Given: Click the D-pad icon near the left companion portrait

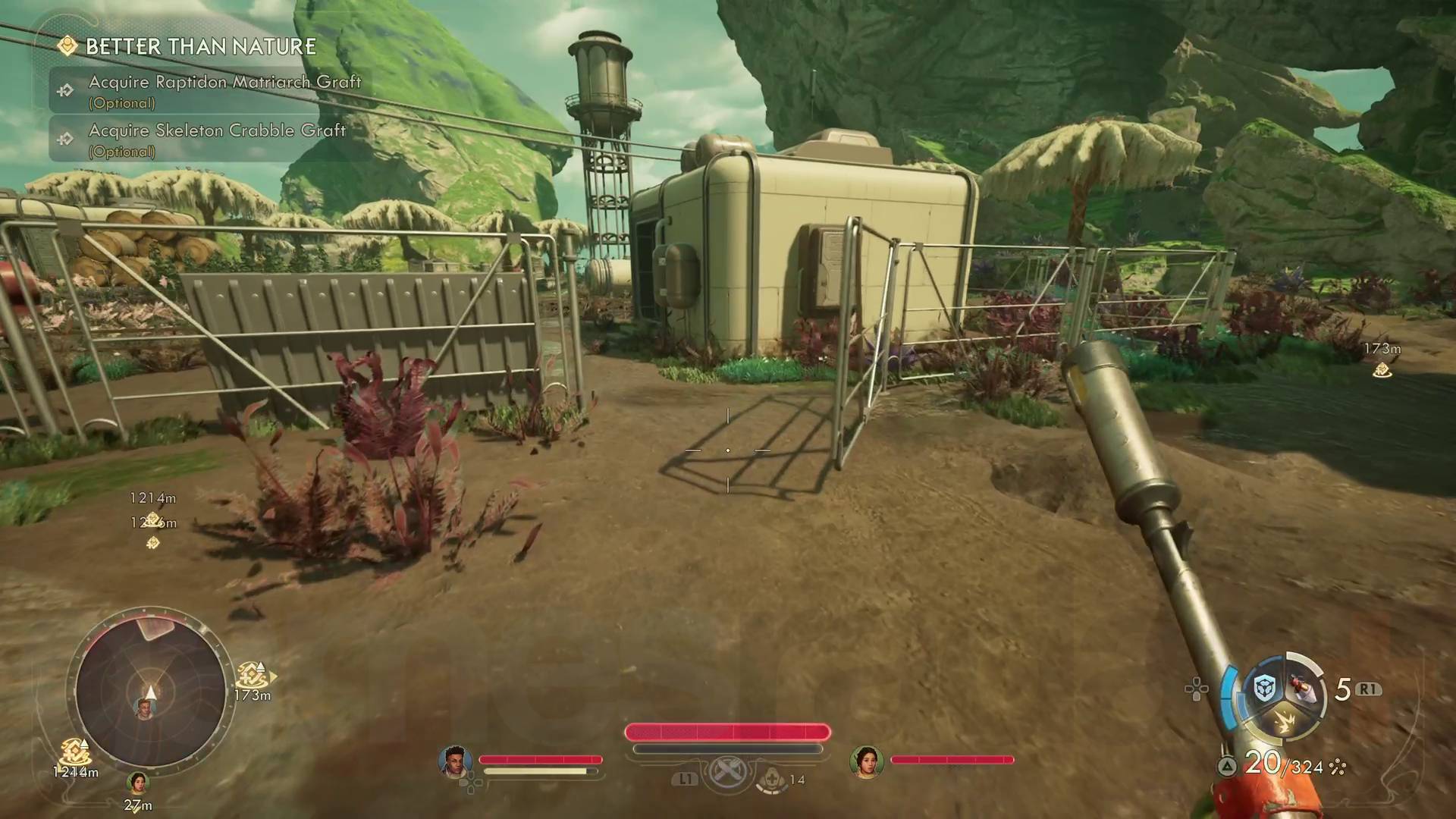Looking at the screenshot, I should 472,781.
